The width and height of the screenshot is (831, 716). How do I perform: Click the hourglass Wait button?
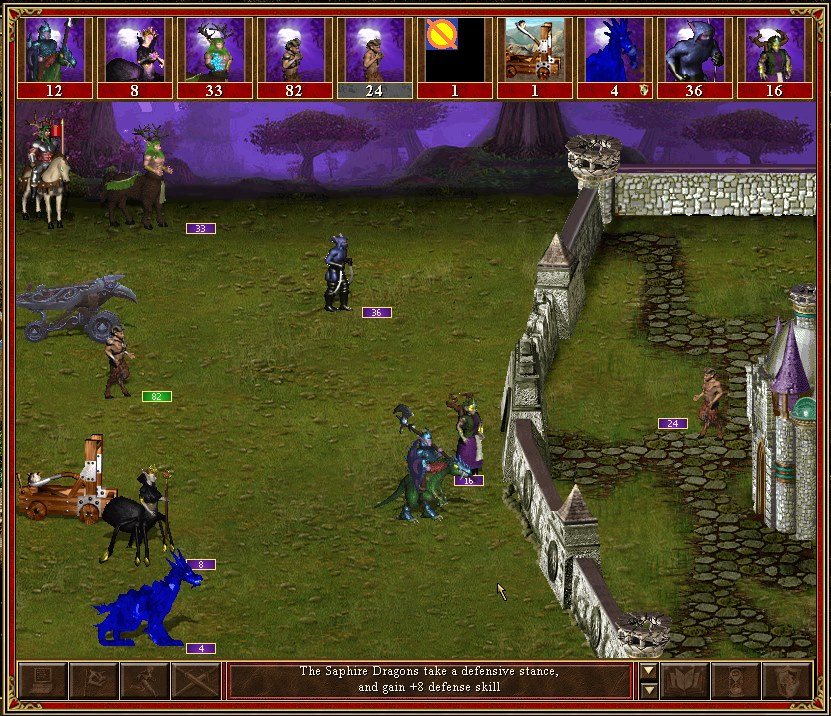click(x=736, y=681)
